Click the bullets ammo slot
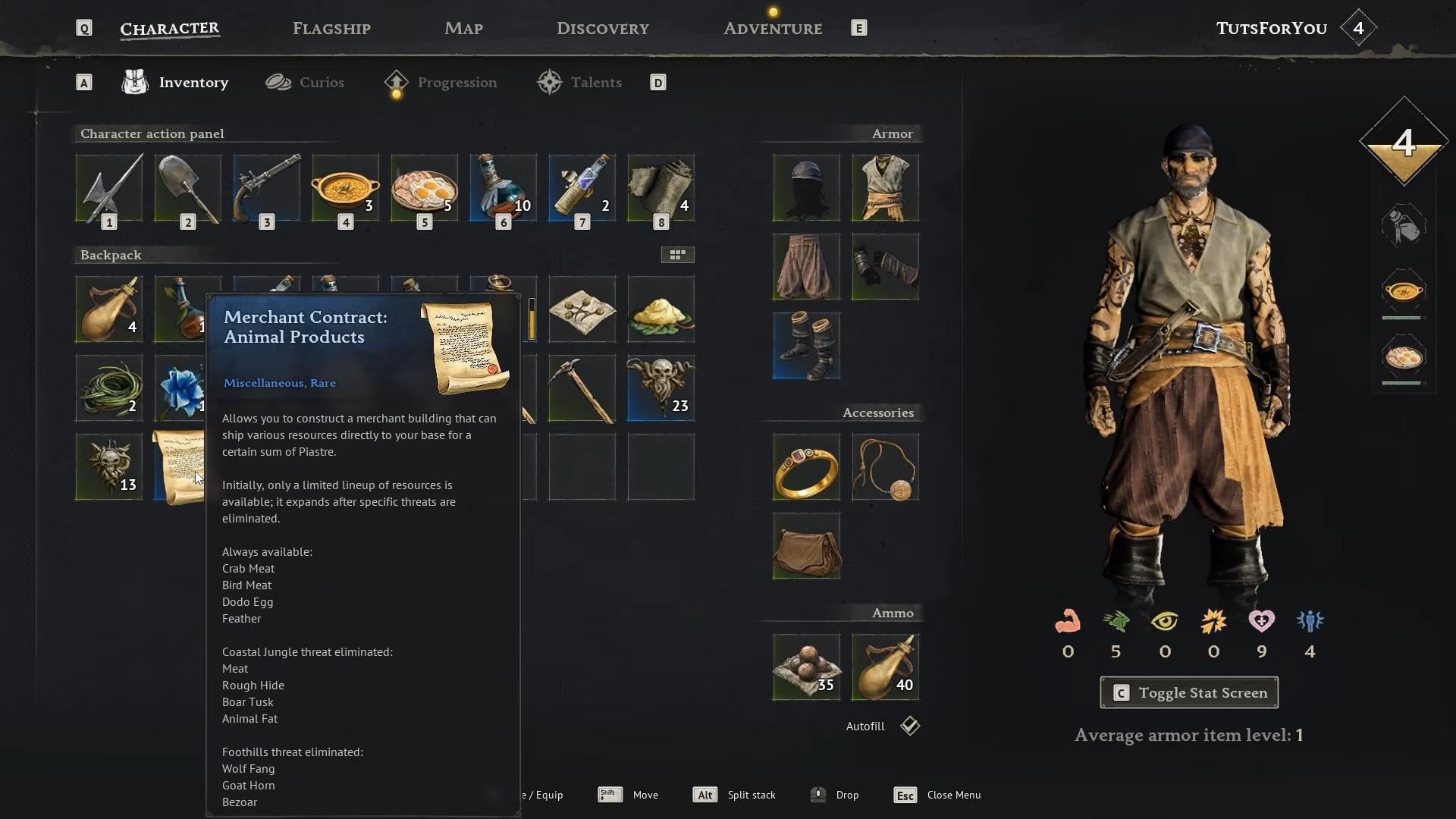 coord(806,667)
